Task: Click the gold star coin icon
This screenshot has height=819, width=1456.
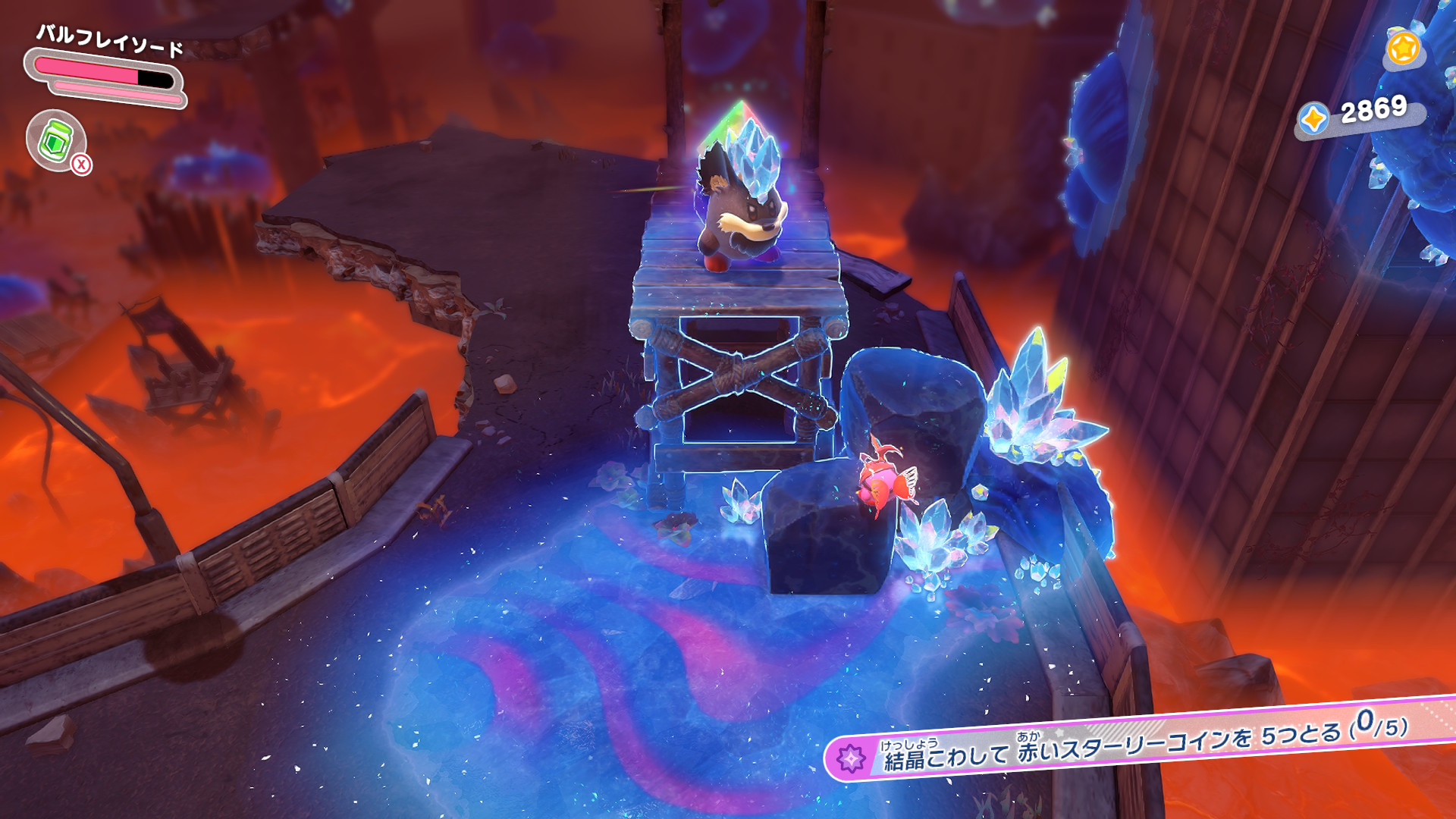Action: [1403, 49]
